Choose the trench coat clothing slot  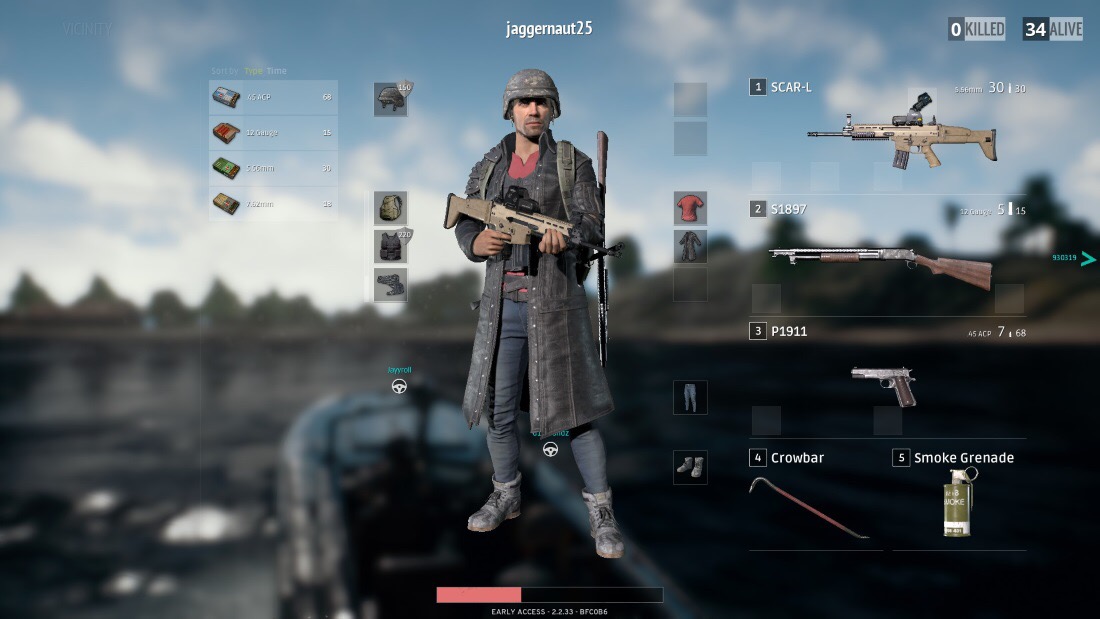click(x=690, y=246)
